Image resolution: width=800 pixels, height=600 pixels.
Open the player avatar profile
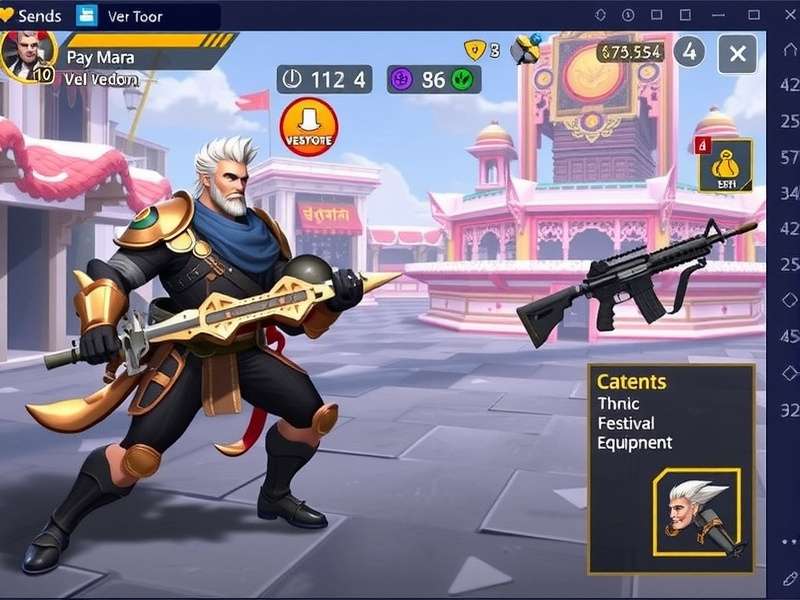point(25,56)
